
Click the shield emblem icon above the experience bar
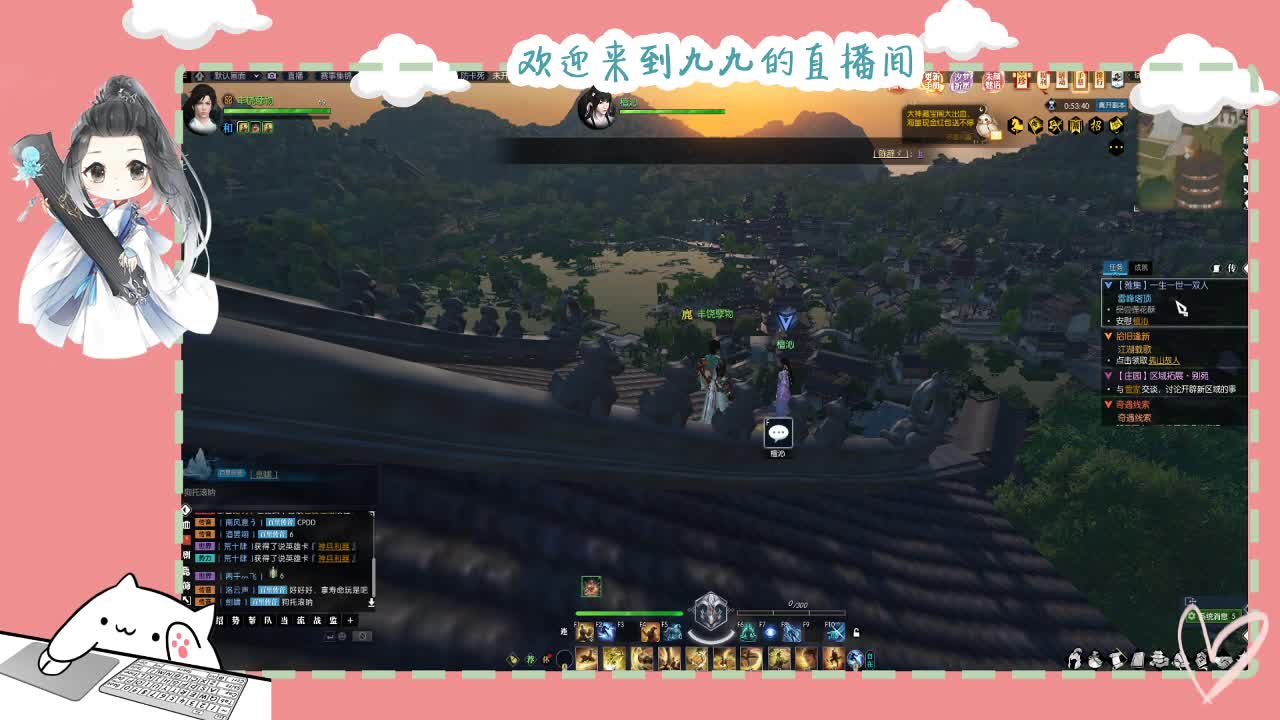(x=709, y=609)
